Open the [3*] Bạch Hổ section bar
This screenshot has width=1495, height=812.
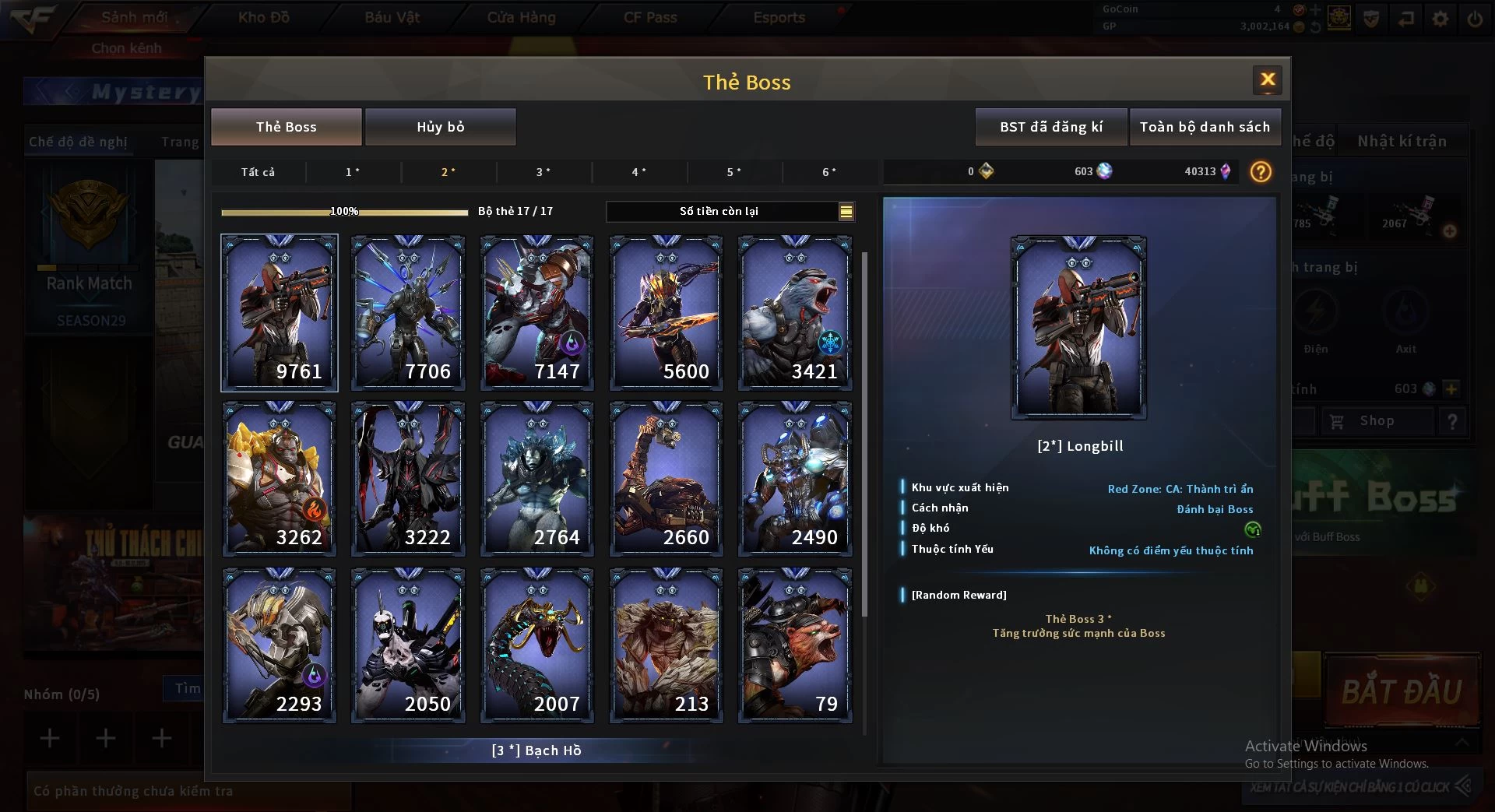click(x=536, y=750)
